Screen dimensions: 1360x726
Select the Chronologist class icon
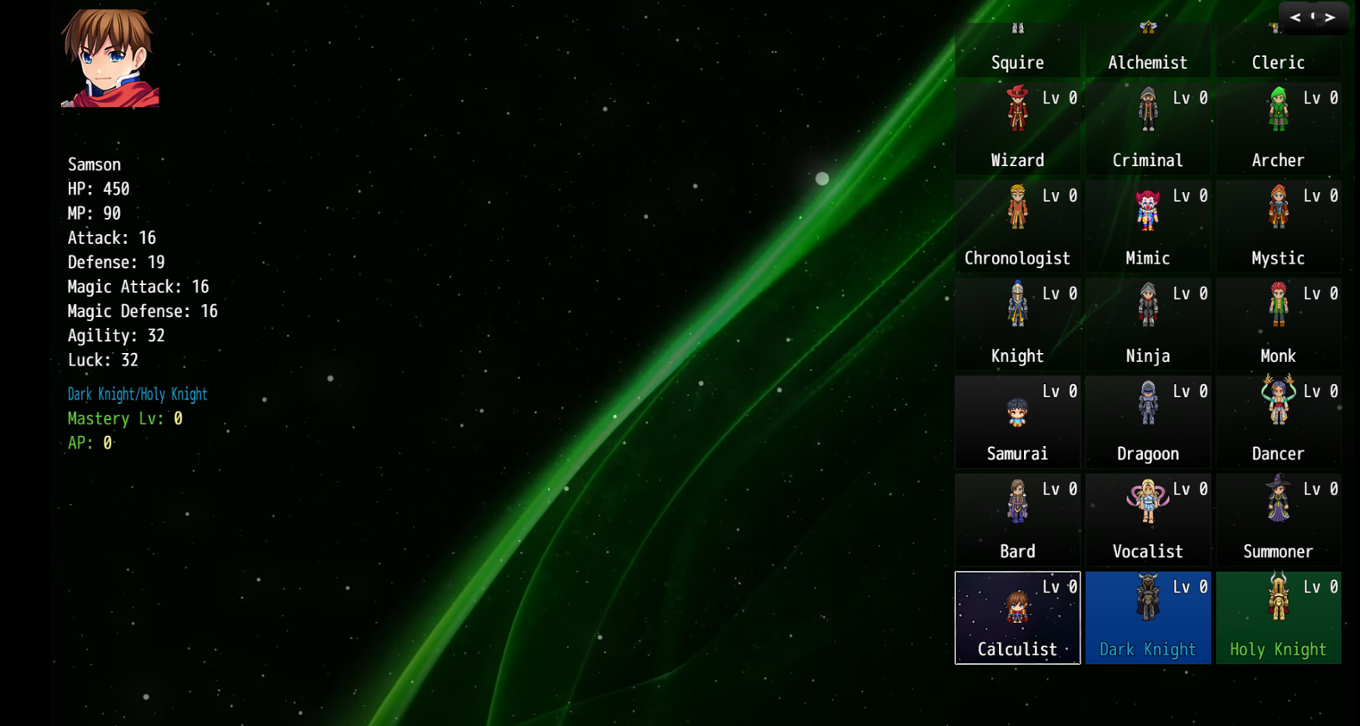click(x=1017, y=206)
